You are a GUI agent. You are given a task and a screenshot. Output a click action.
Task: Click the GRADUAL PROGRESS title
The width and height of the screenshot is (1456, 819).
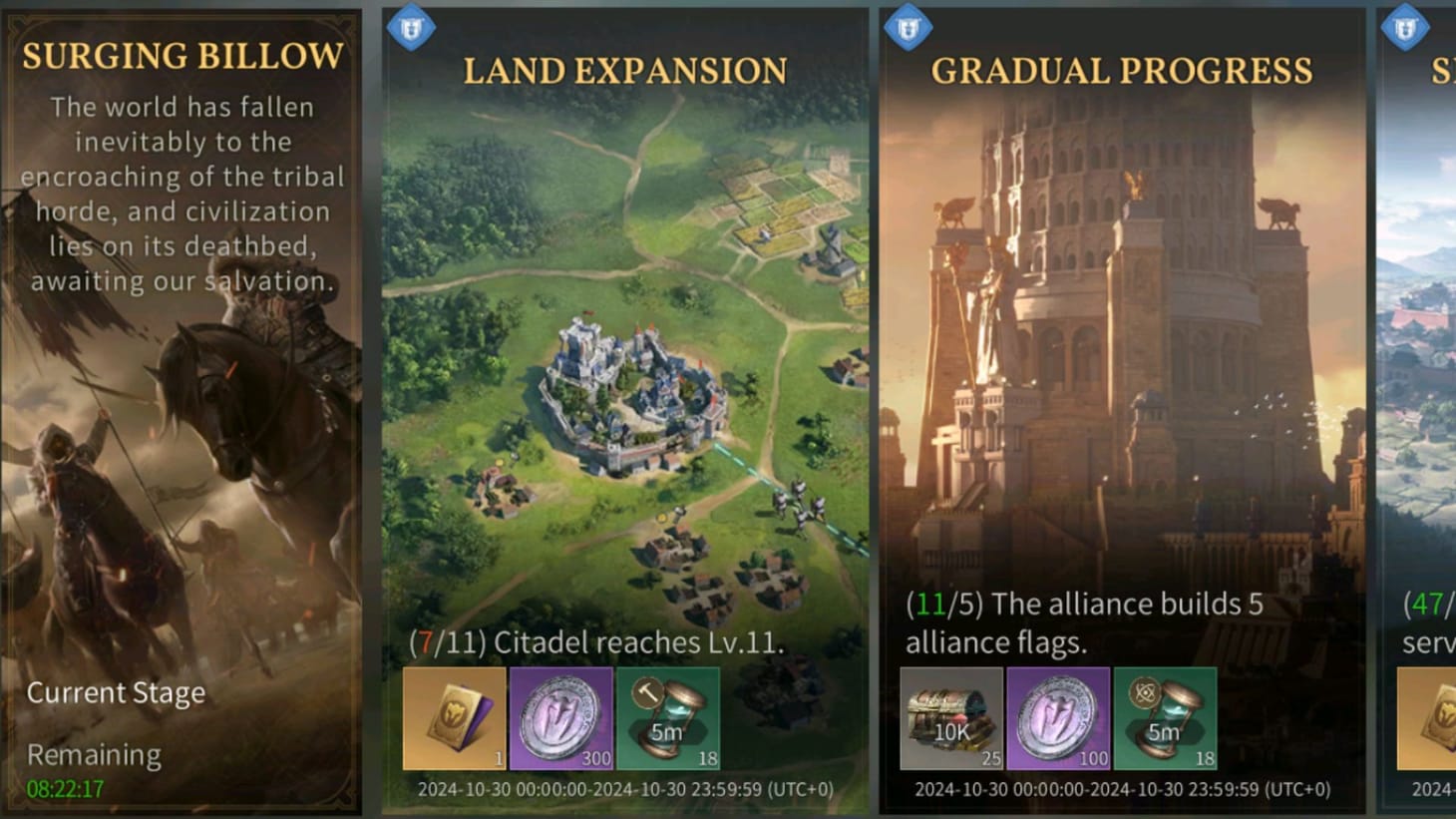tap(1120, 70)
